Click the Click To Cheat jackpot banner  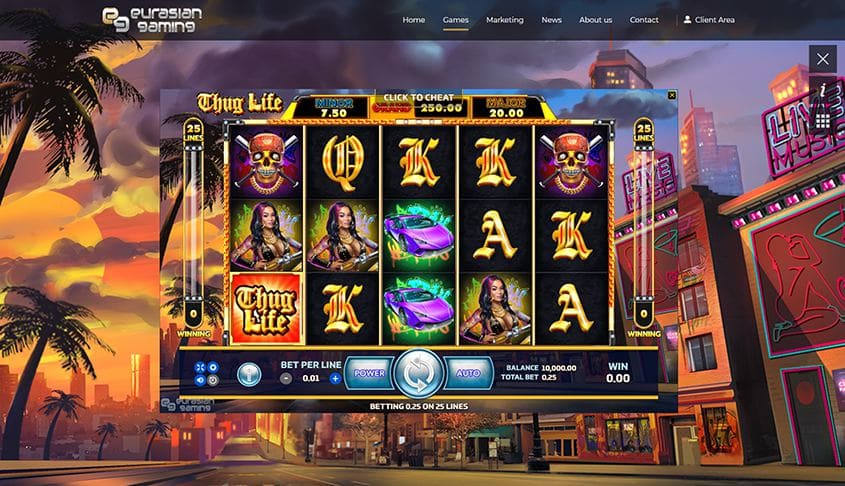point(418,104)
